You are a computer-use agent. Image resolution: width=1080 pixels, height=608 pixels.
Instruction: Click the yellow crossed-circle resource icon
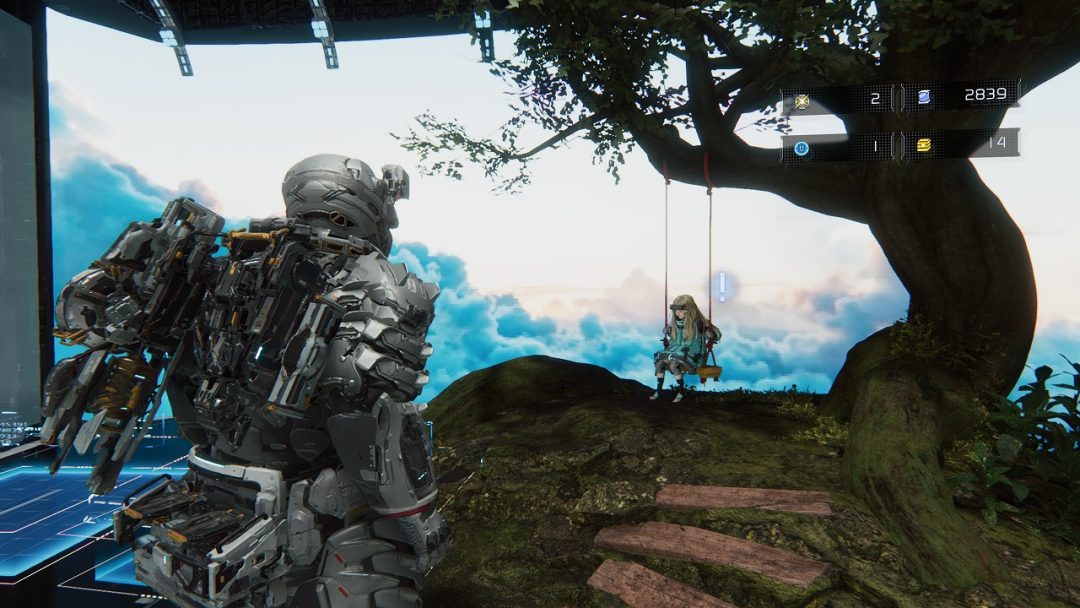click(801, 99)
